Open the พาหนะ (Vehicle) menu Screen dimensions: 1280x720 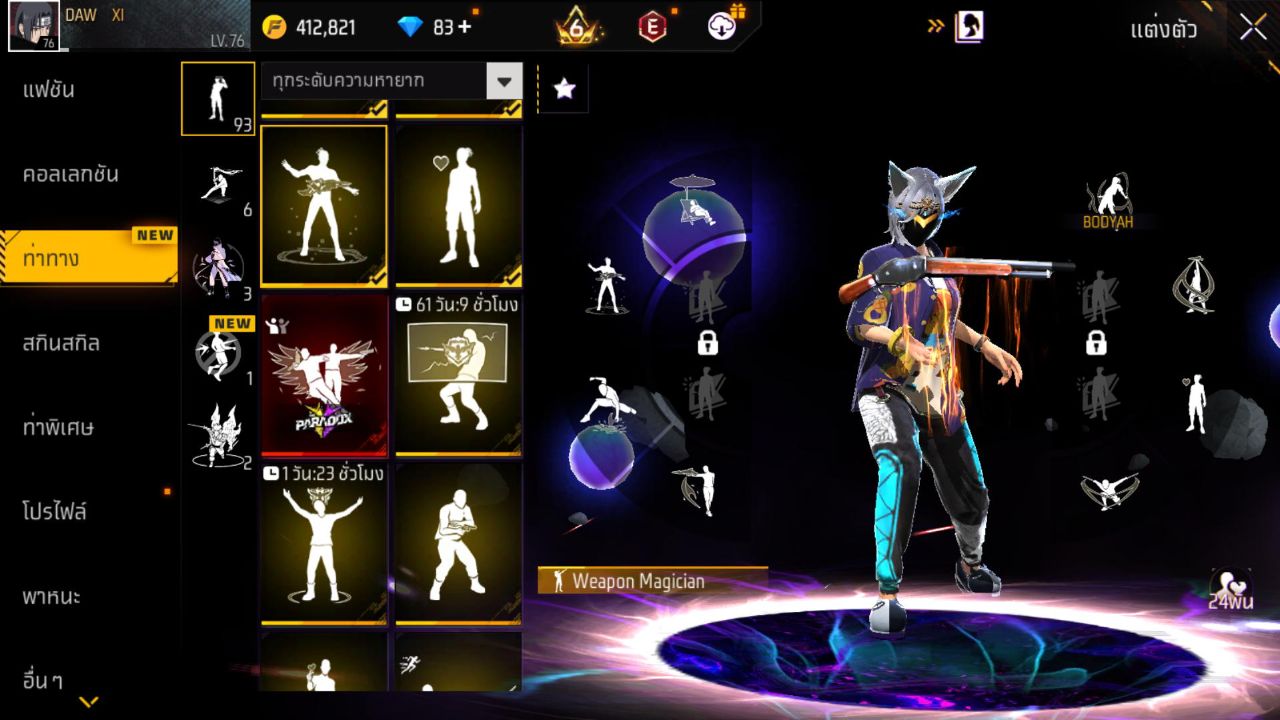coord(52,597)
